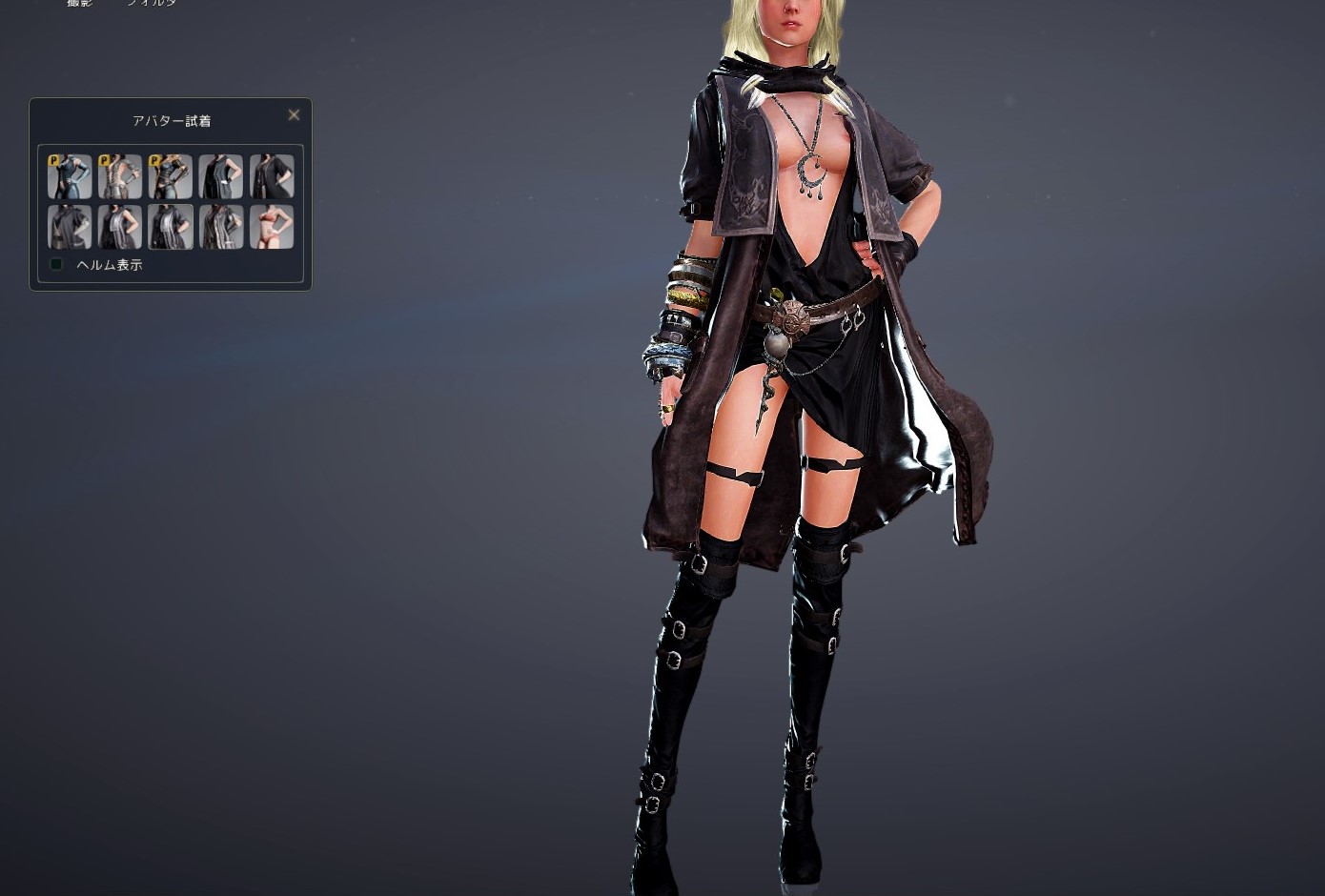This screenshot has height=896, width=1325.
Task: Choose the highlighted striped long coat costume
Action: pyautogui.click(x=221, y=227)
